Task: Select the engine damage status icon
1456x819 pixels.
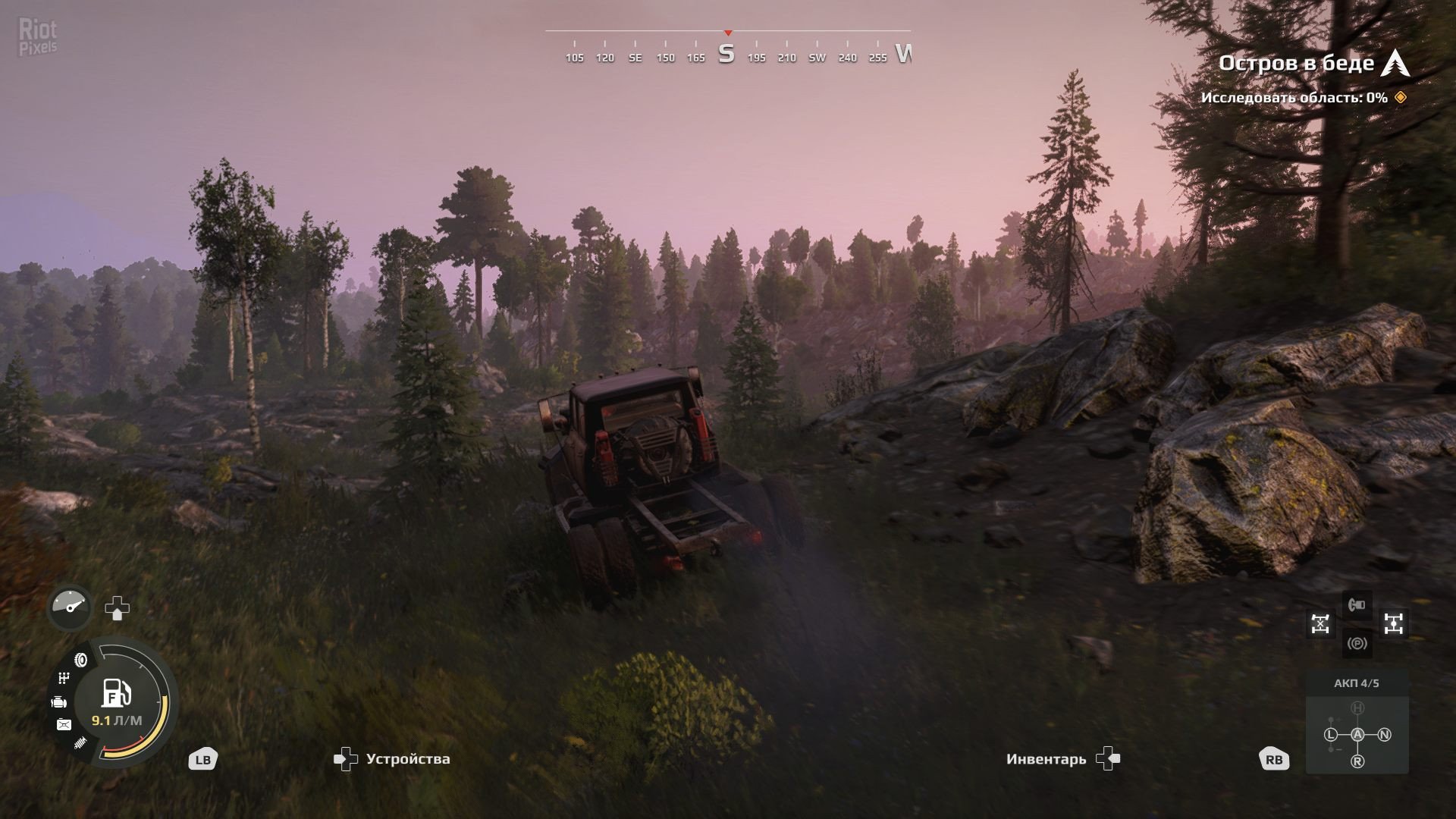Action: [x=58, y=702]
